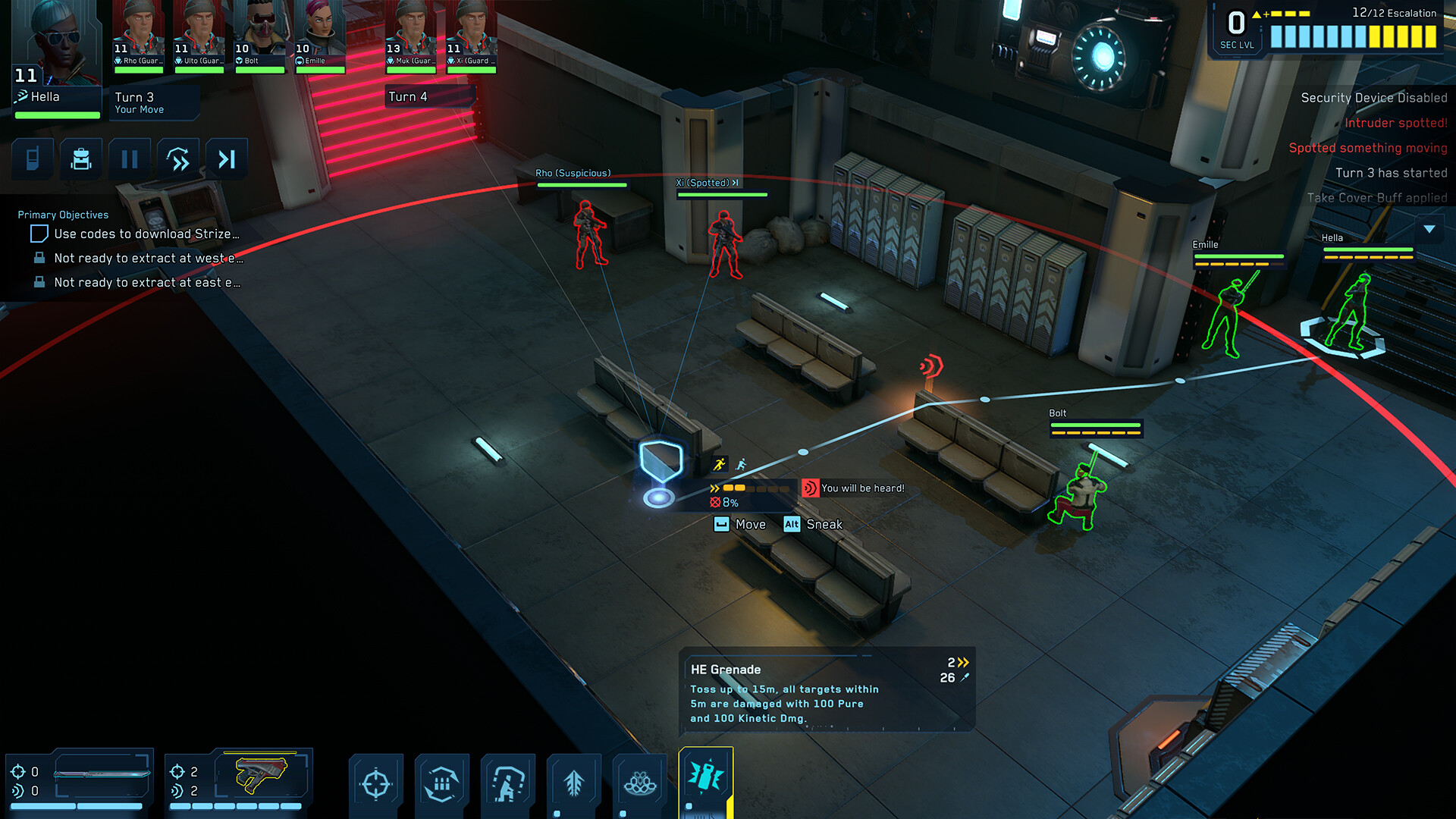Toggle the download Strize objective checkbox
The width and height of the screenshot is (1456, 819).
[x=39, y=234]
